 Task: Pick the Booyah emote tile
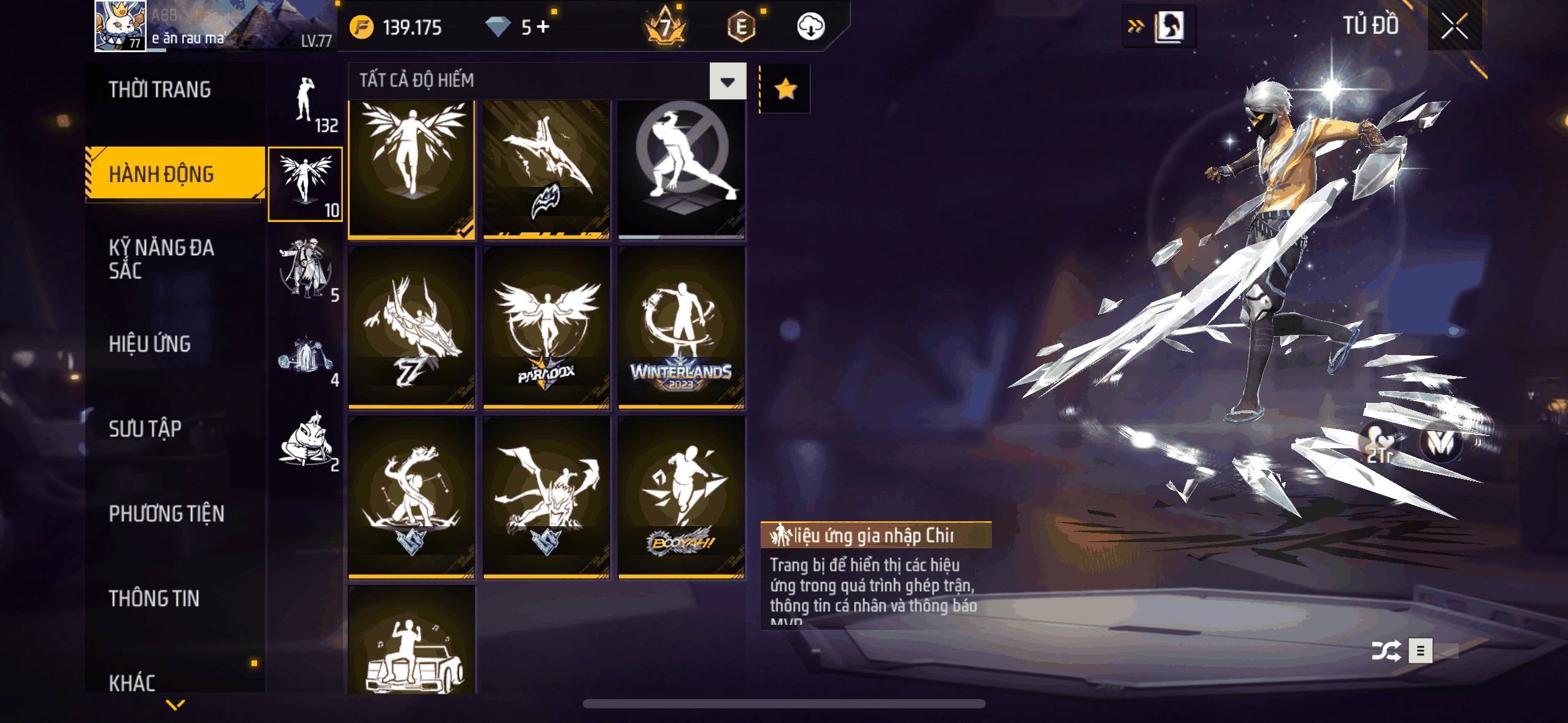(681, 497)
